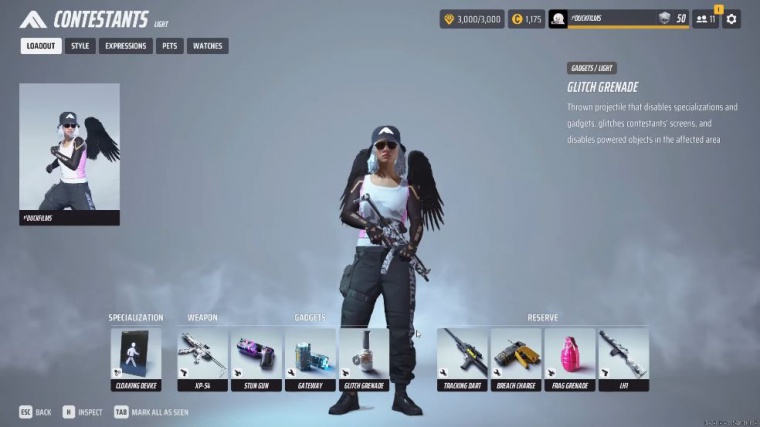Click the Back button
This screenshot has height=427, width=760.
point(36,411)
